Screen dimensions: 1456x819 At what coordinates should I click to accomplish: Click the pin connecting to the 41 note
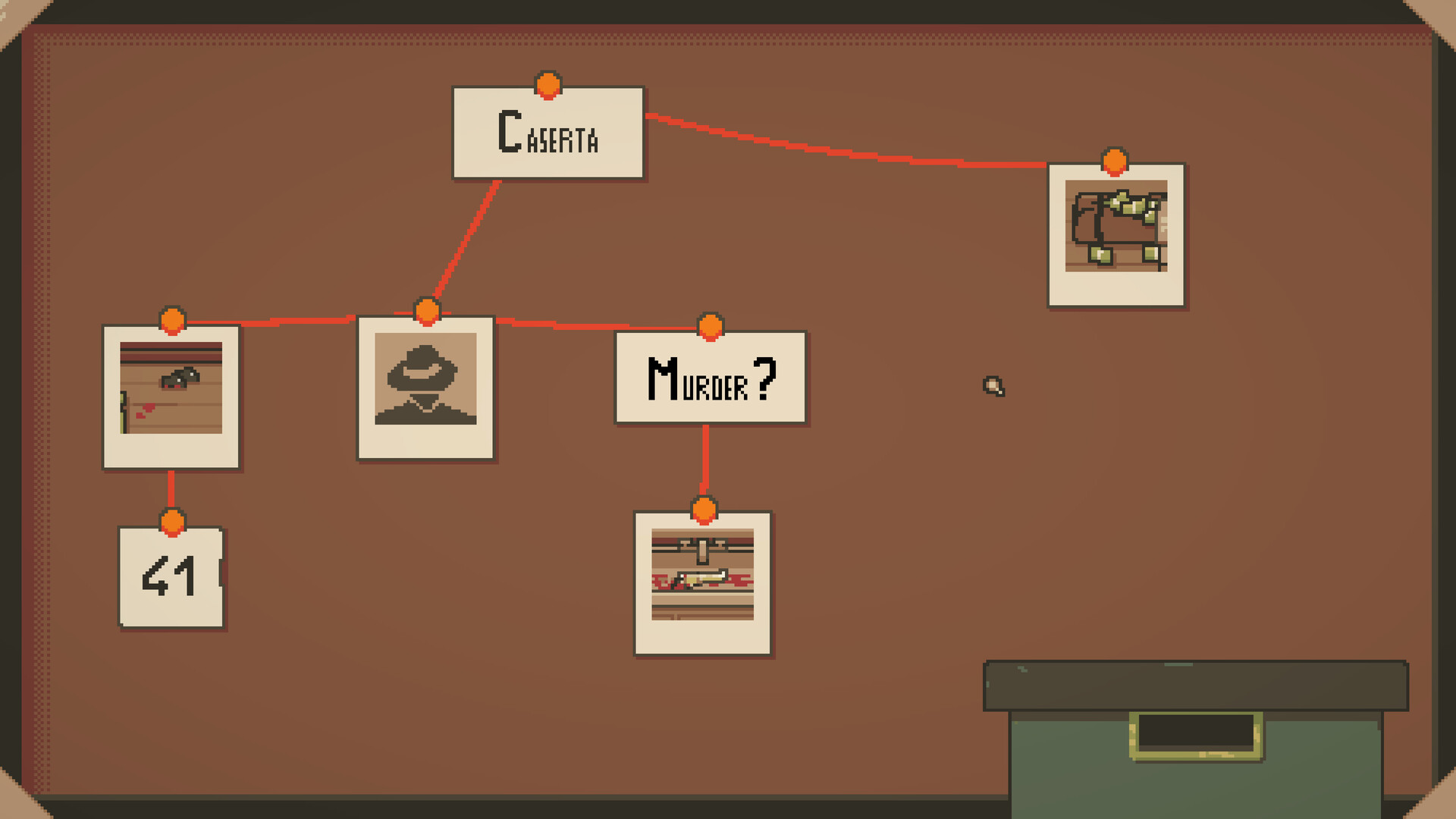coord(173,522)
